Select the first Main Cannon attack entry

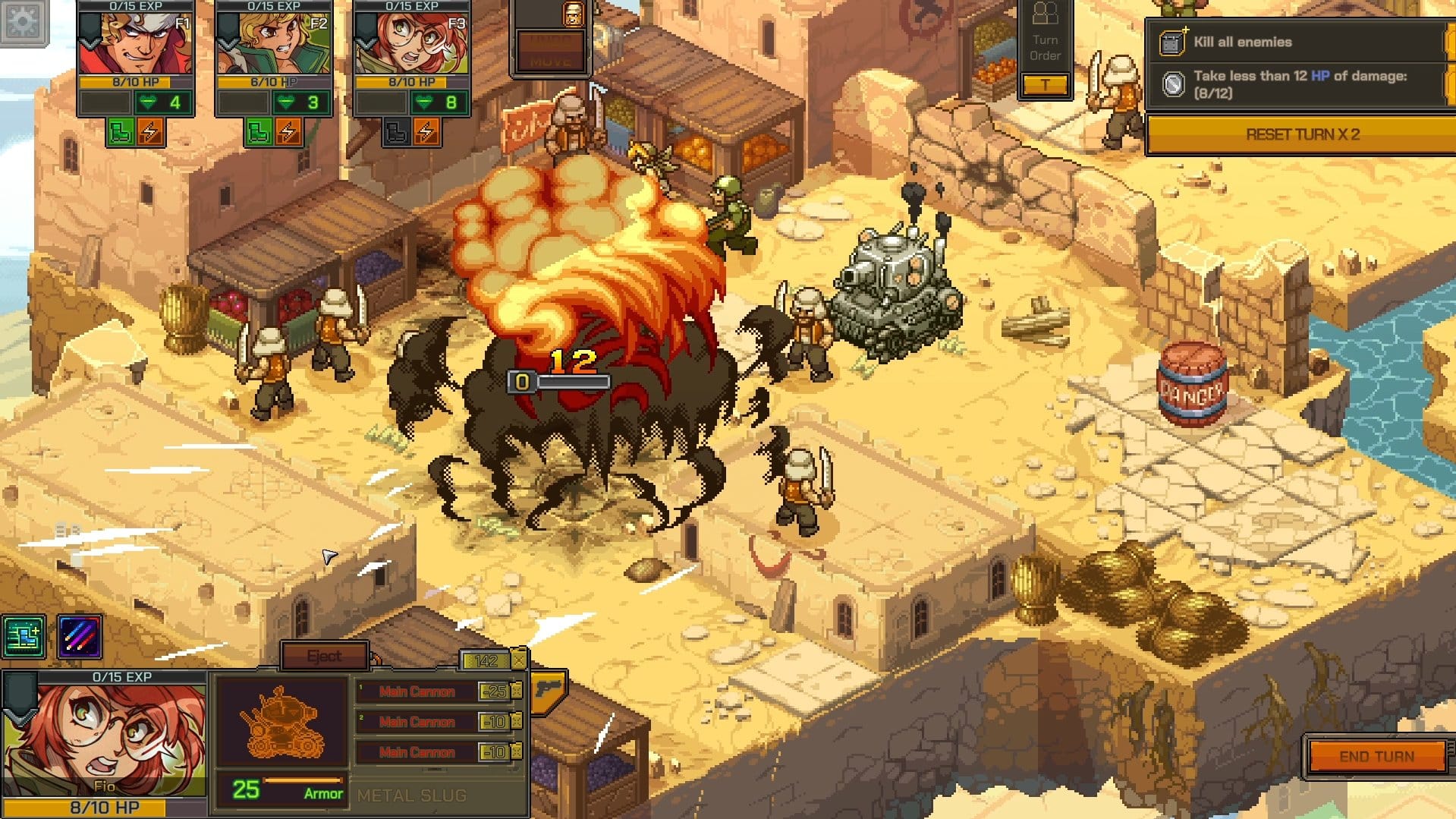tap(417, 691)
